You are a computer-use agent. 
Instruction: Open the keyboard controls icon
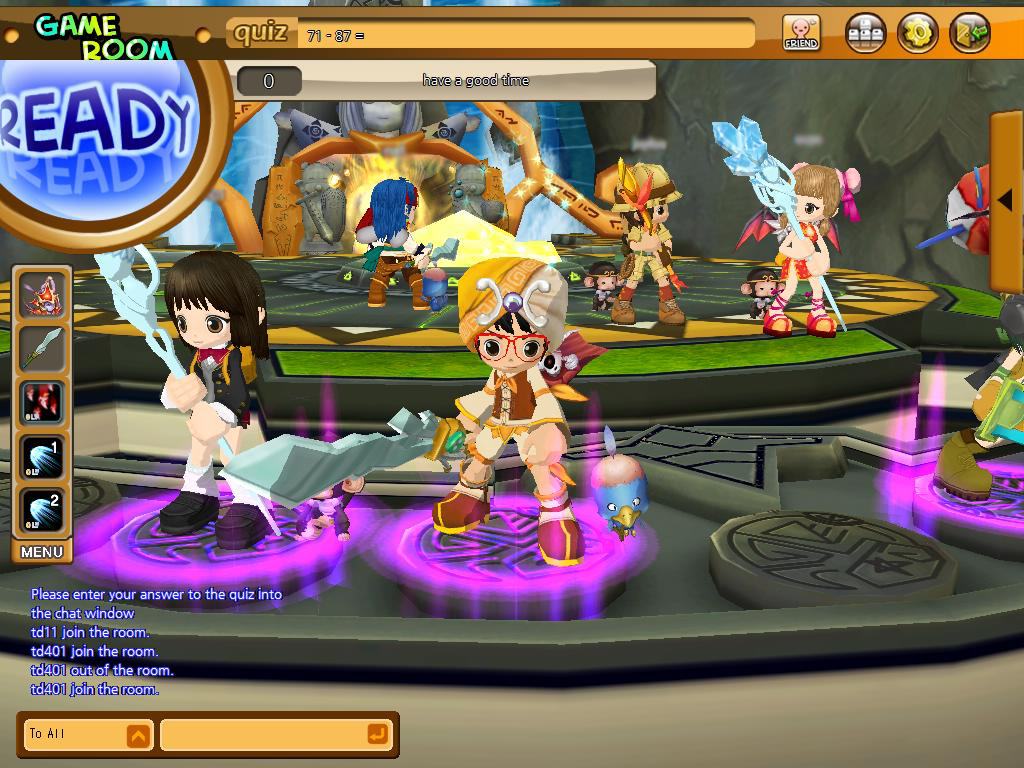point(866,32)
